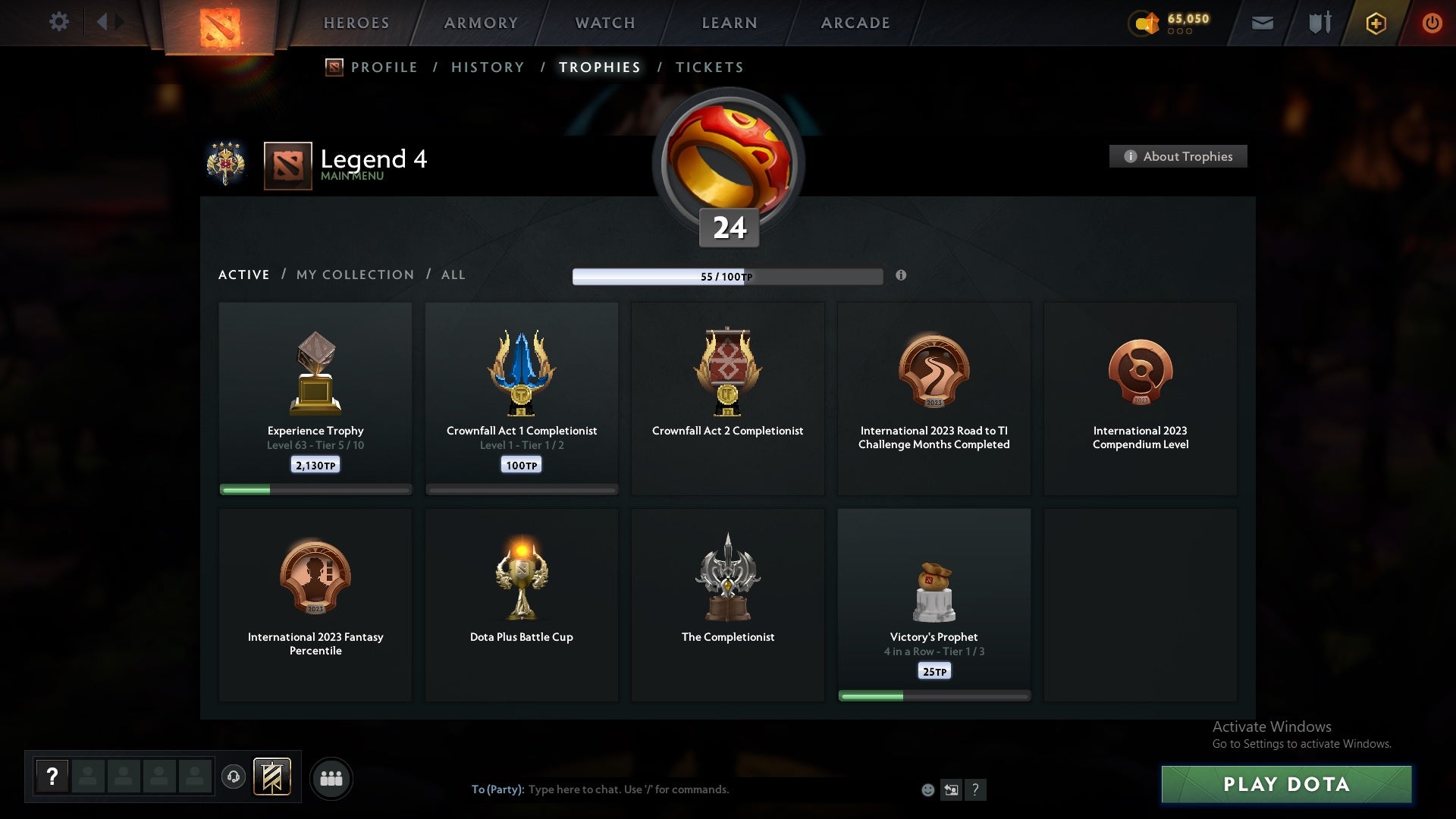Click the 55/100 TP progress bar
1456x819 pixels.
728,277
